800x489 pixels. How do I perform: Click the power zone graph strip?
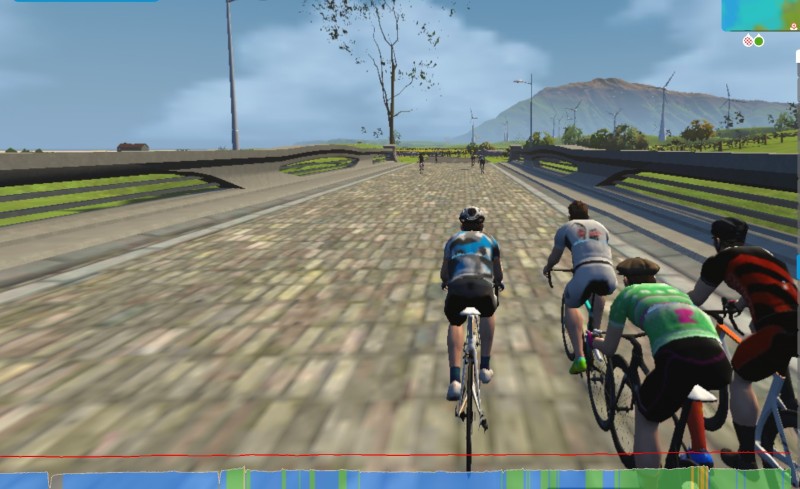(x=400, y=479)
